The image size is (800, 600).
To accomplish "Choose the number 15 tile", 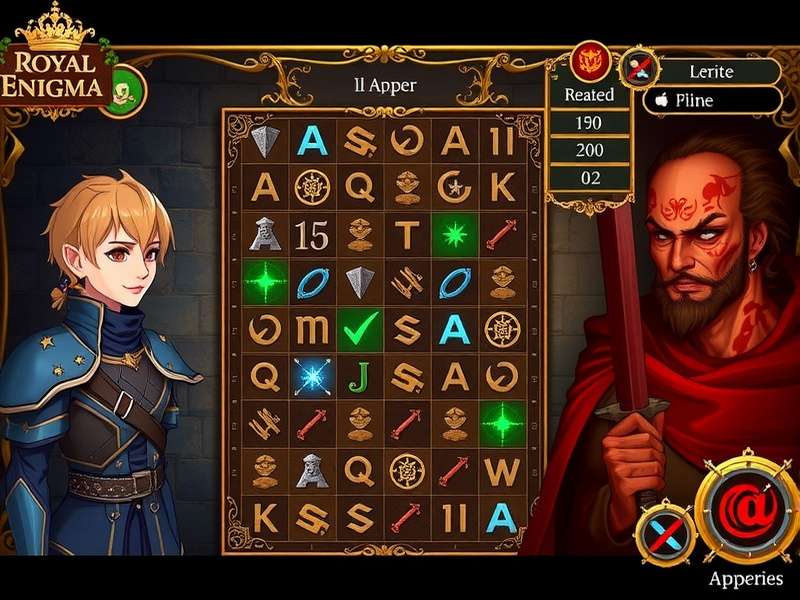I will pos(311,236).
